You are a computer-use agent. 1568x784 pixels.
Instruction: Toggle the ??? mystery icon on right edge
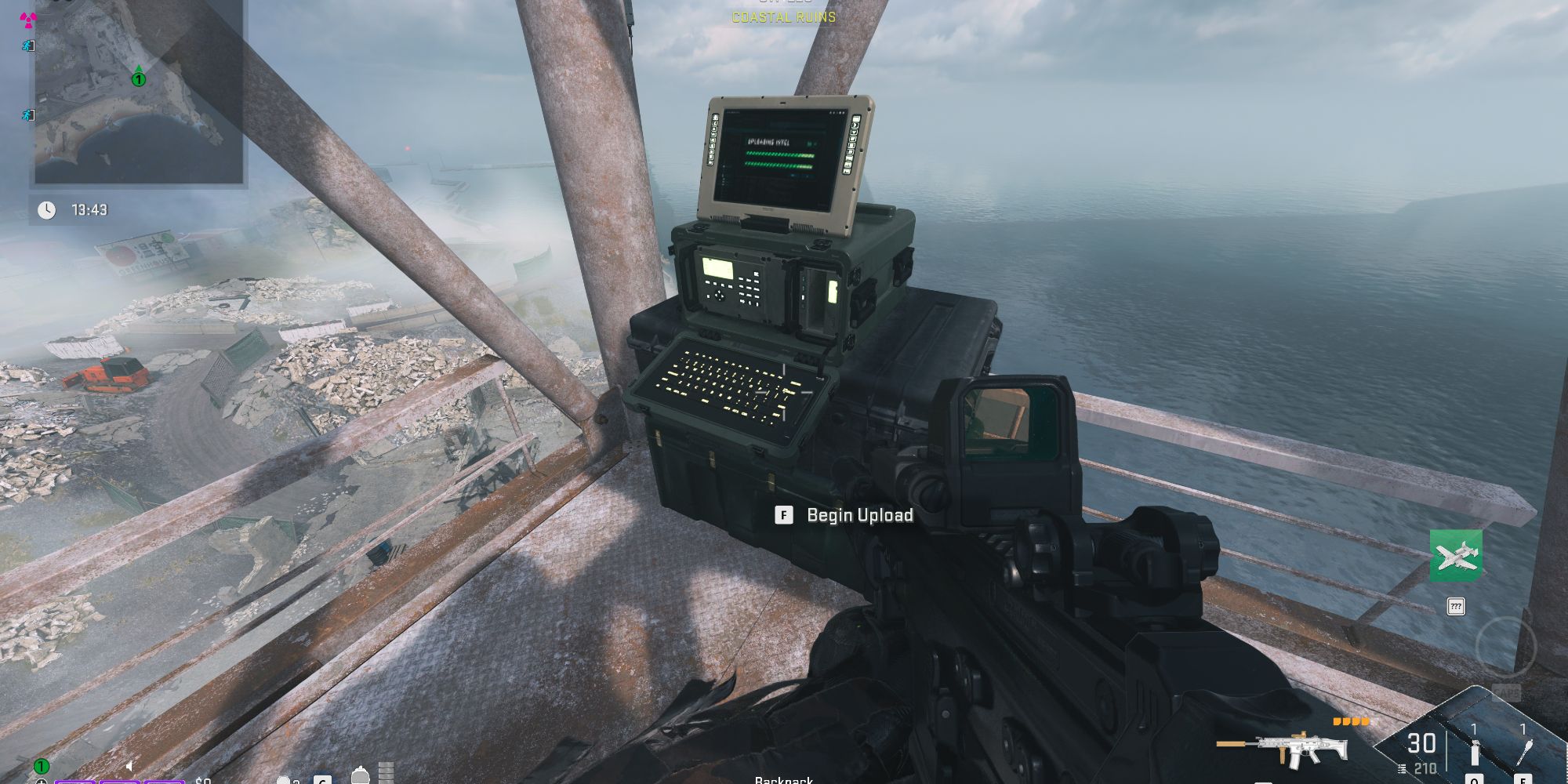[x=1455, y=605]
